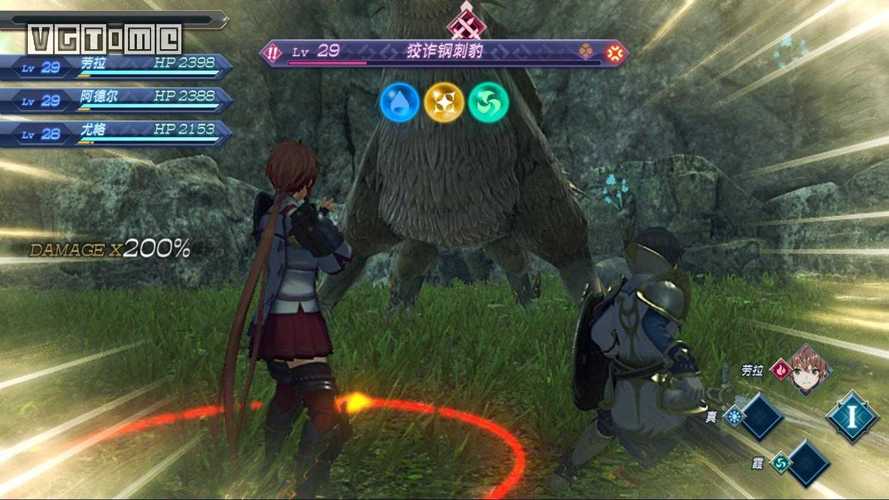This screenshot has height=500, width=889.
Task: Select the blue water element orb
Action: (x=399, y=101)
